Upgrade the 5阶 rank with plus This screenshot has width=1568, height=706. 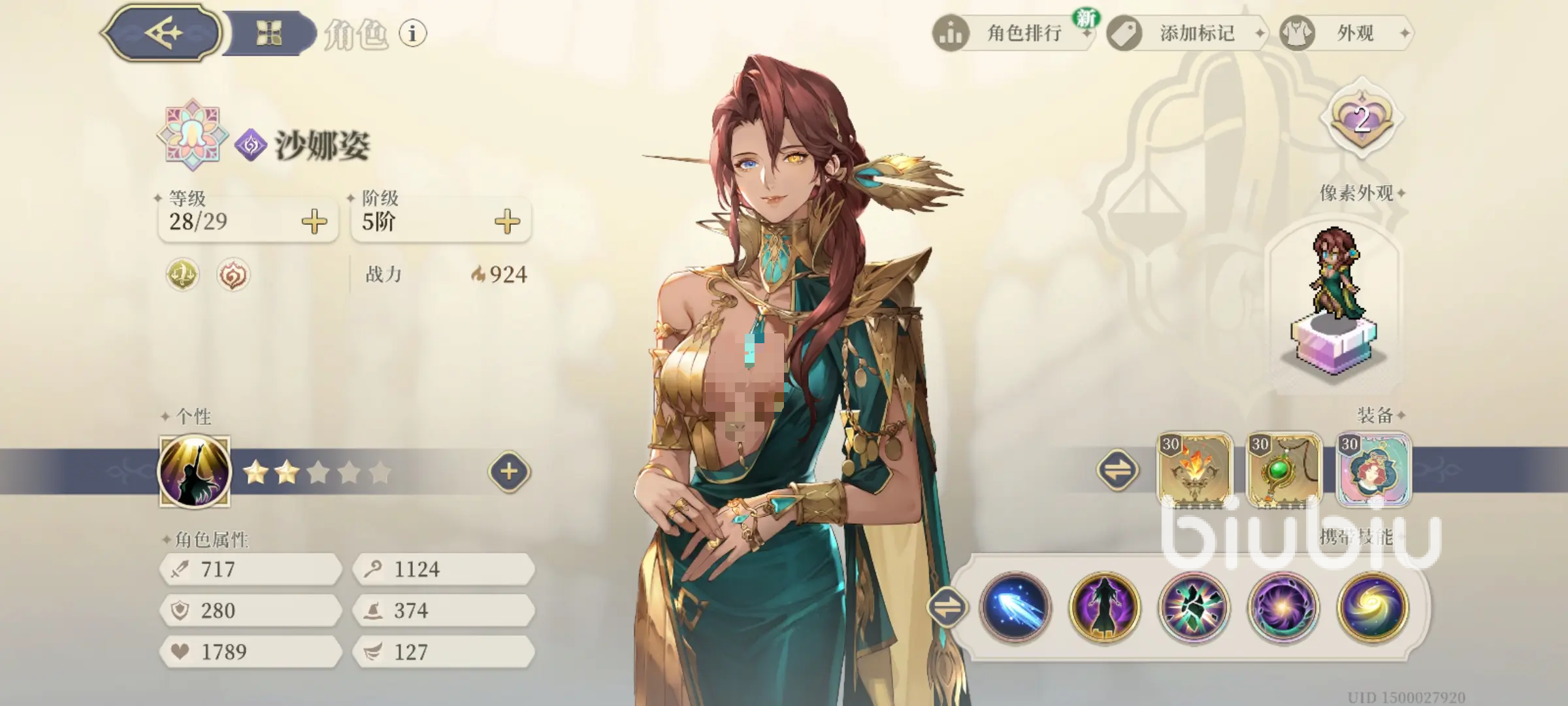(x=507, y=222)
